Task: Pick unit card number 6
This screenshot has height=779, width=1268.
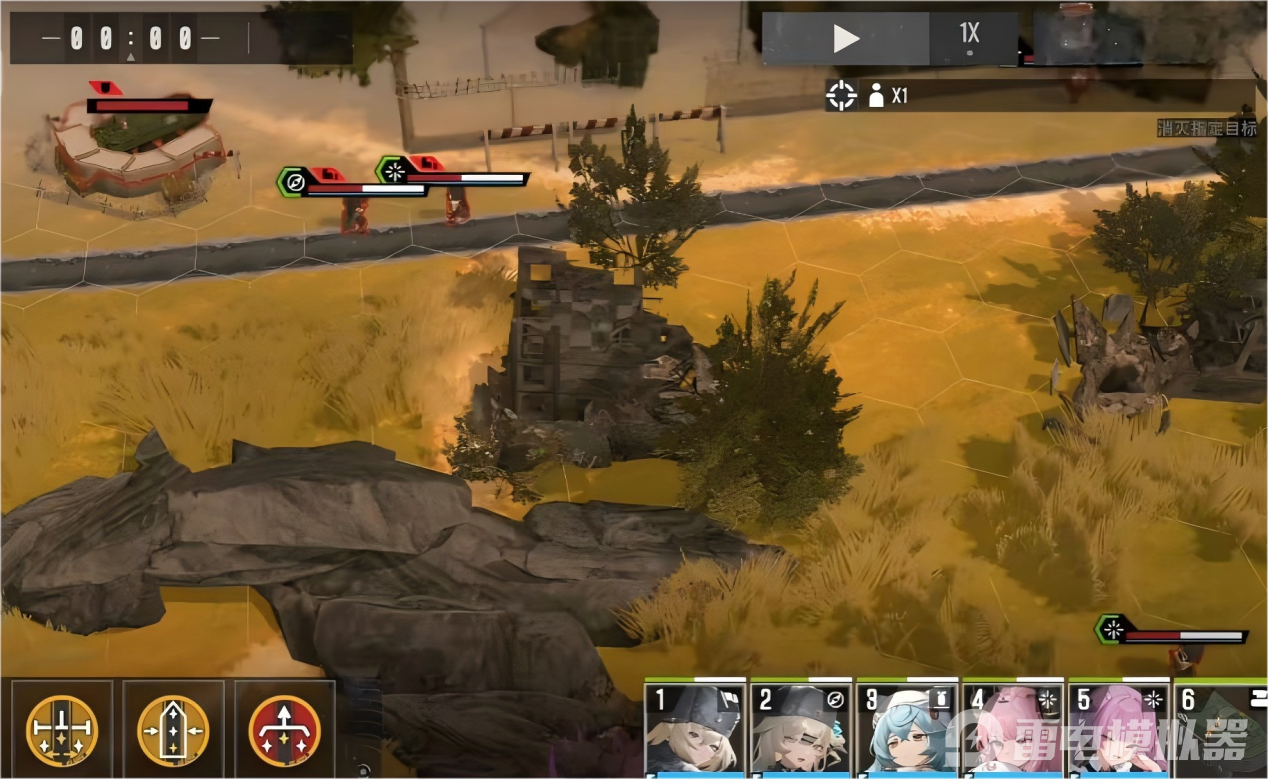Action: pyautogui.click(x=1220, y=730)
